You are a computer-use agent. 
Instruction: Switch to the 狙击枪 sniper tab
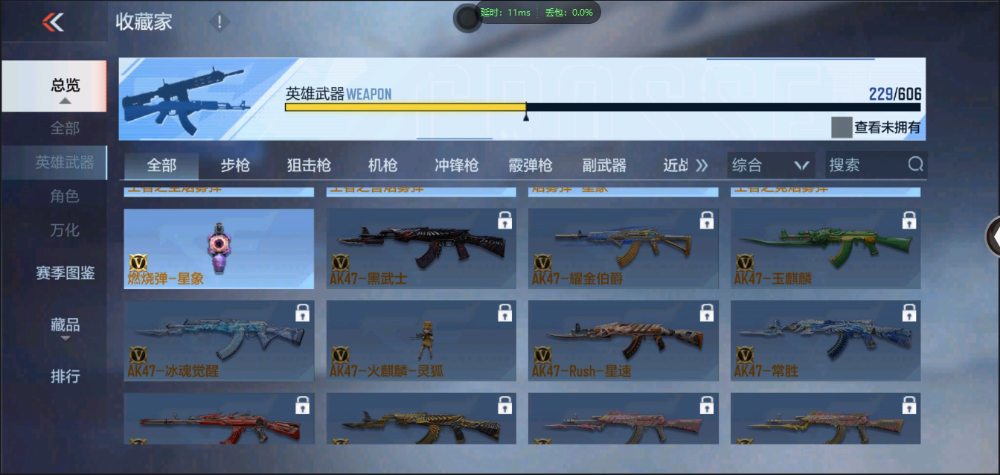click(x=309, y=165)
